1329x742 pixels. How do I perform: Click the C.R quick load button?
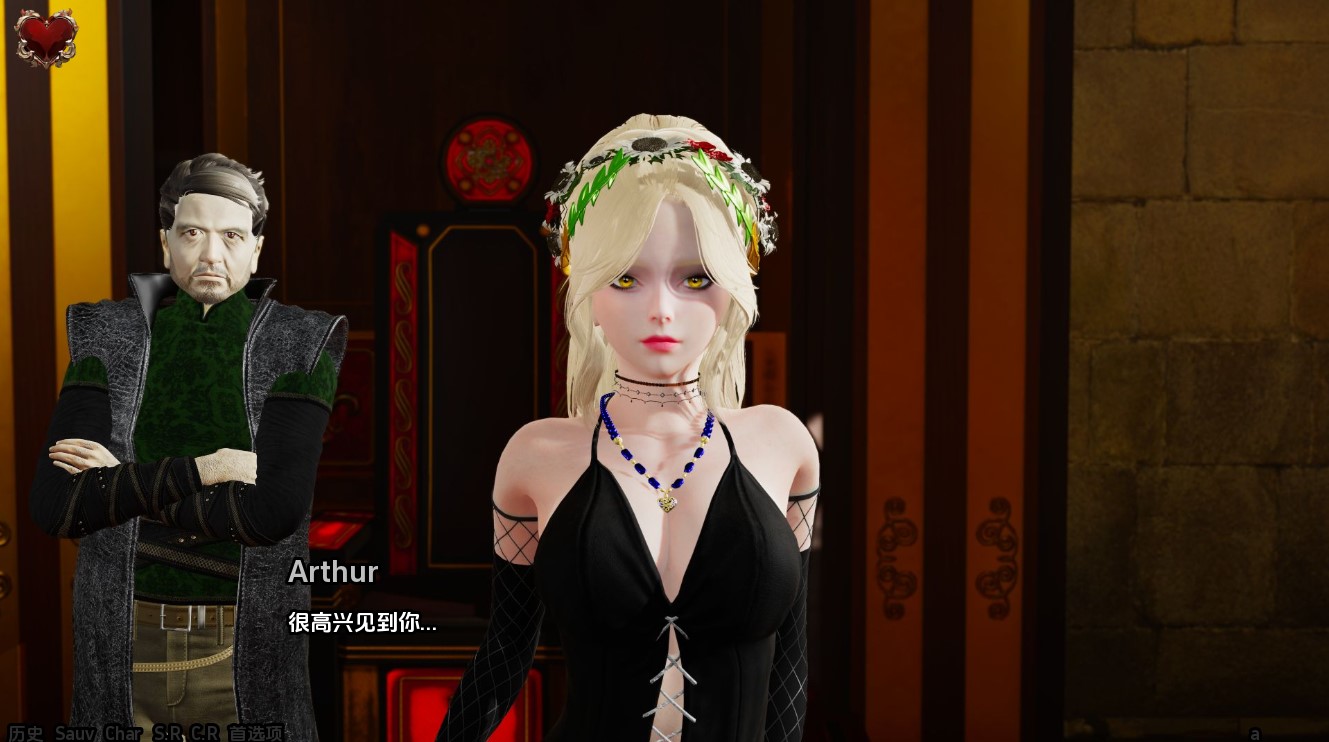[x=205, y=733]
